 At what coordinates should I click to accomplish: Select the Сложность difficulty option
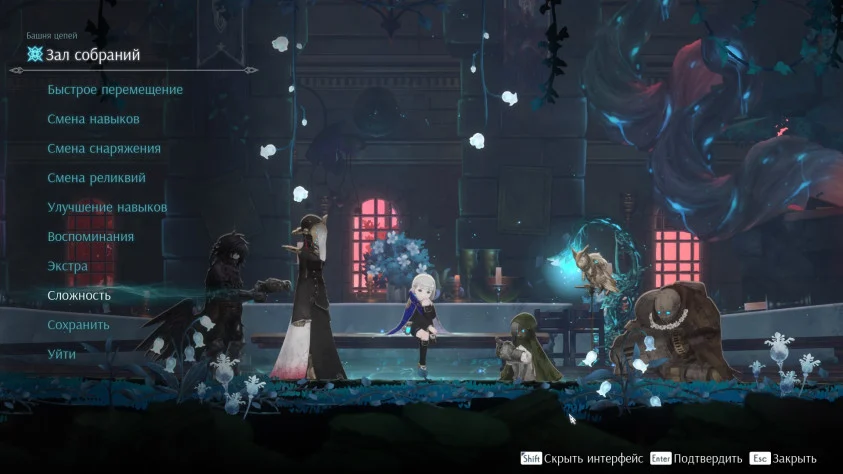coord(79,296)
